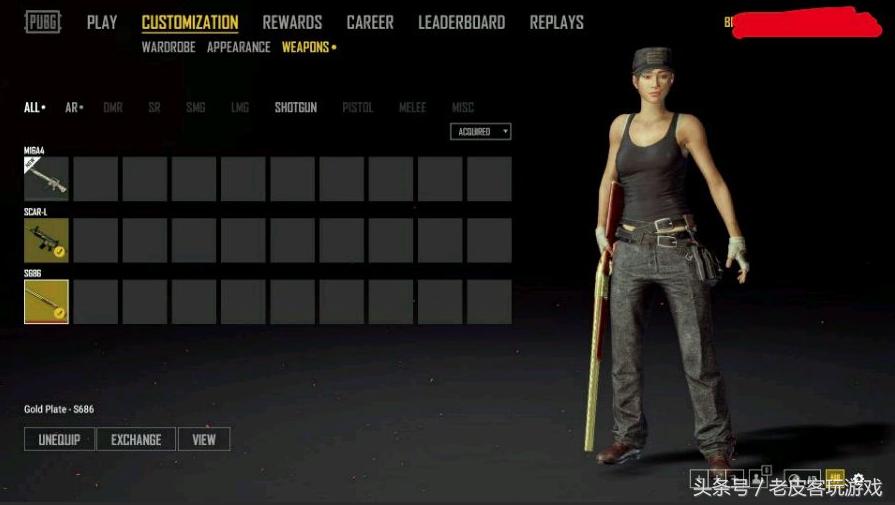Unequip the Gold Plate S686 skin
The height and width of the screenshot is (505, 895).
point(59,440)
